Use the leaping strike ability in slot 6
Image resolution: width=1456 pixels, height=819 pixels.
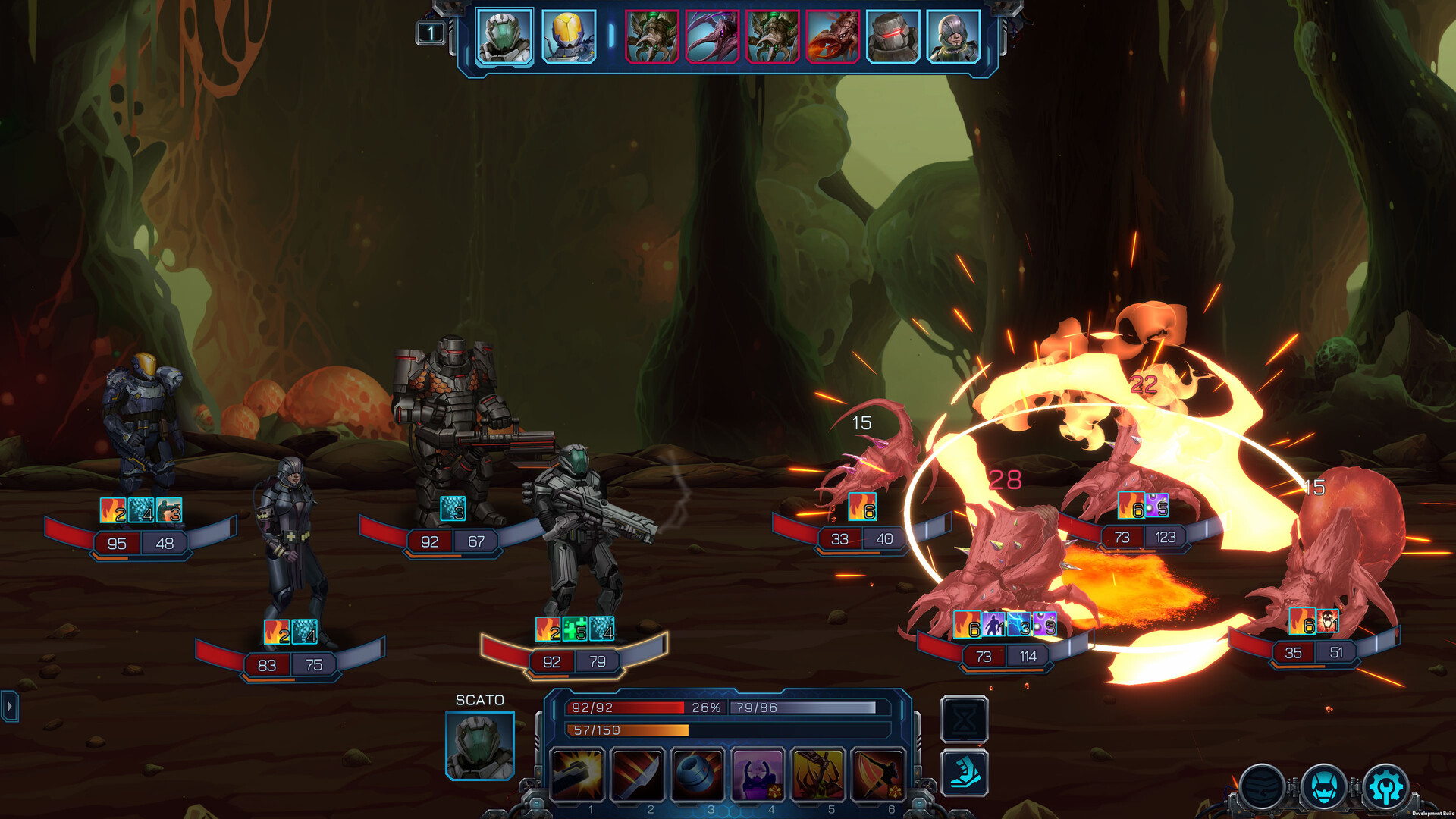click(x=878, y=774)
